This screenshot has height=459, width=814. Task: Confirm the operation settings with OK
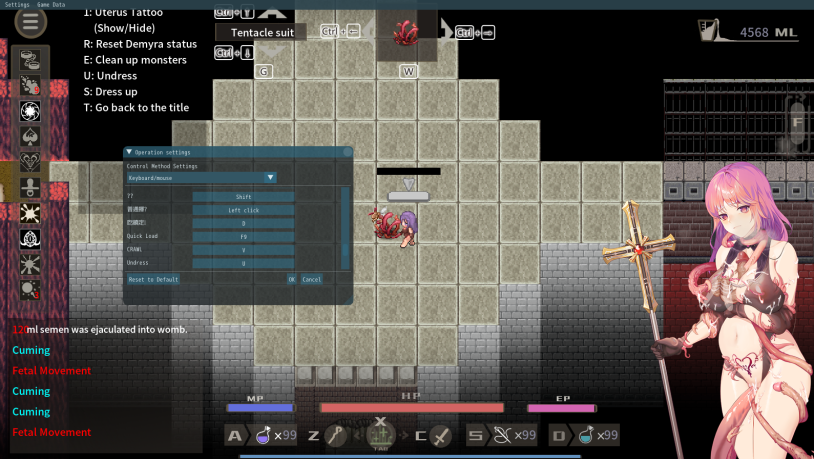pos(291,279)
